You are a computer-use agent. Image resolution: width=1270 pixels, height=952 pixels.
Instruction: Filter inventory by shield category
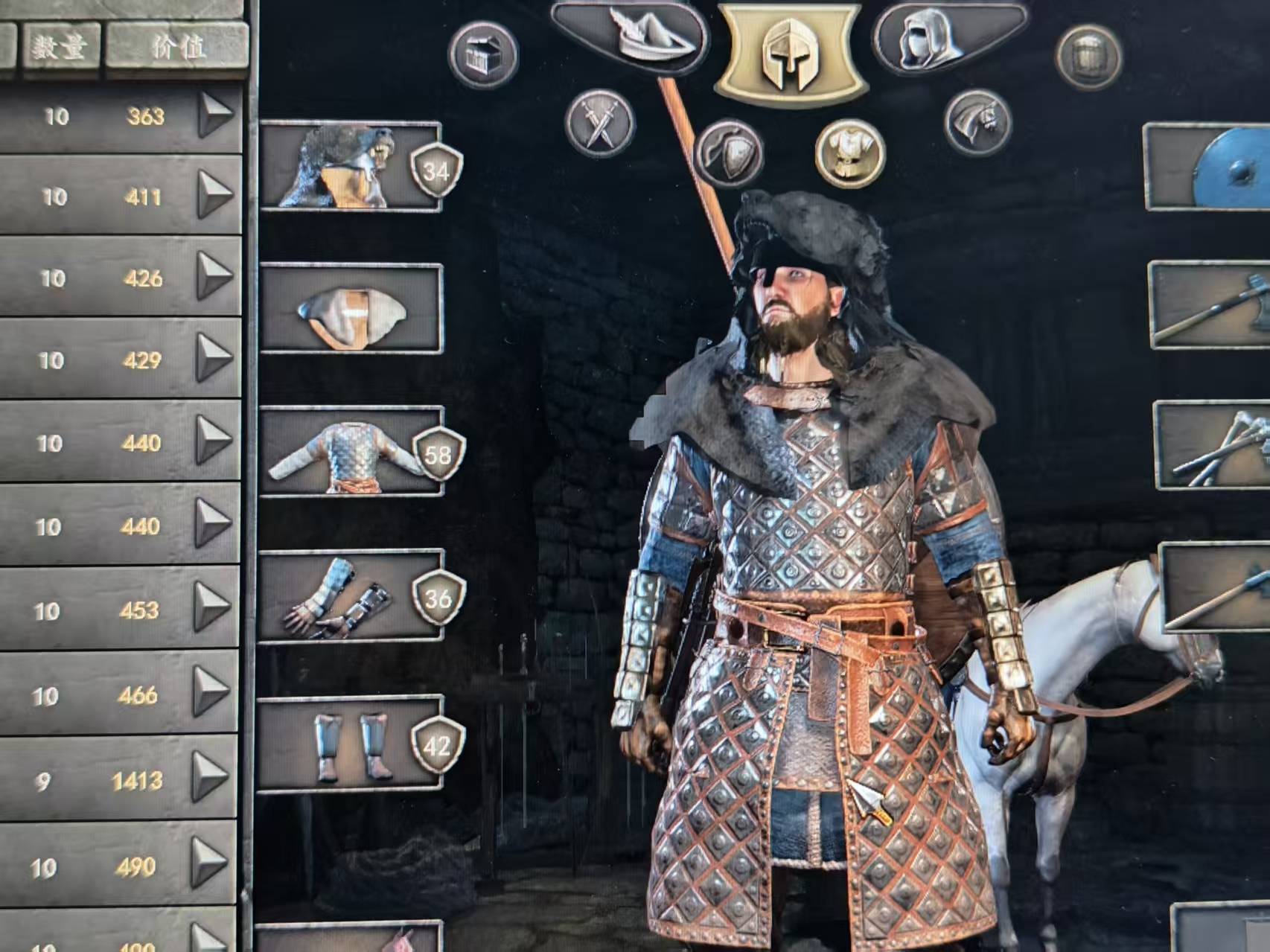(728, 152)
